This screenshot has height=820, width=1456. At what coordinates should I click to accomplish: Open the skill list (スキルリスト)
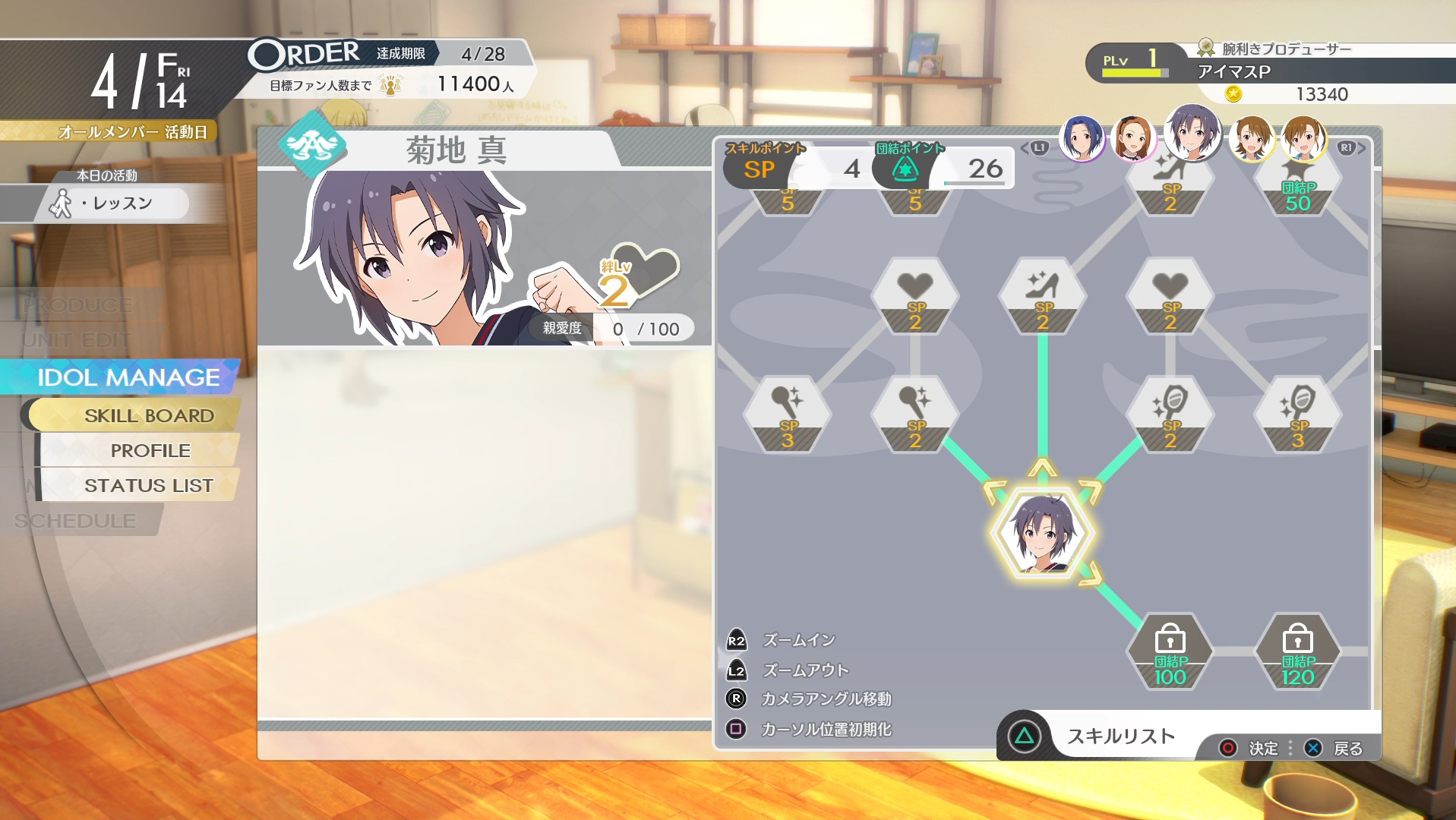(1120, 736)
